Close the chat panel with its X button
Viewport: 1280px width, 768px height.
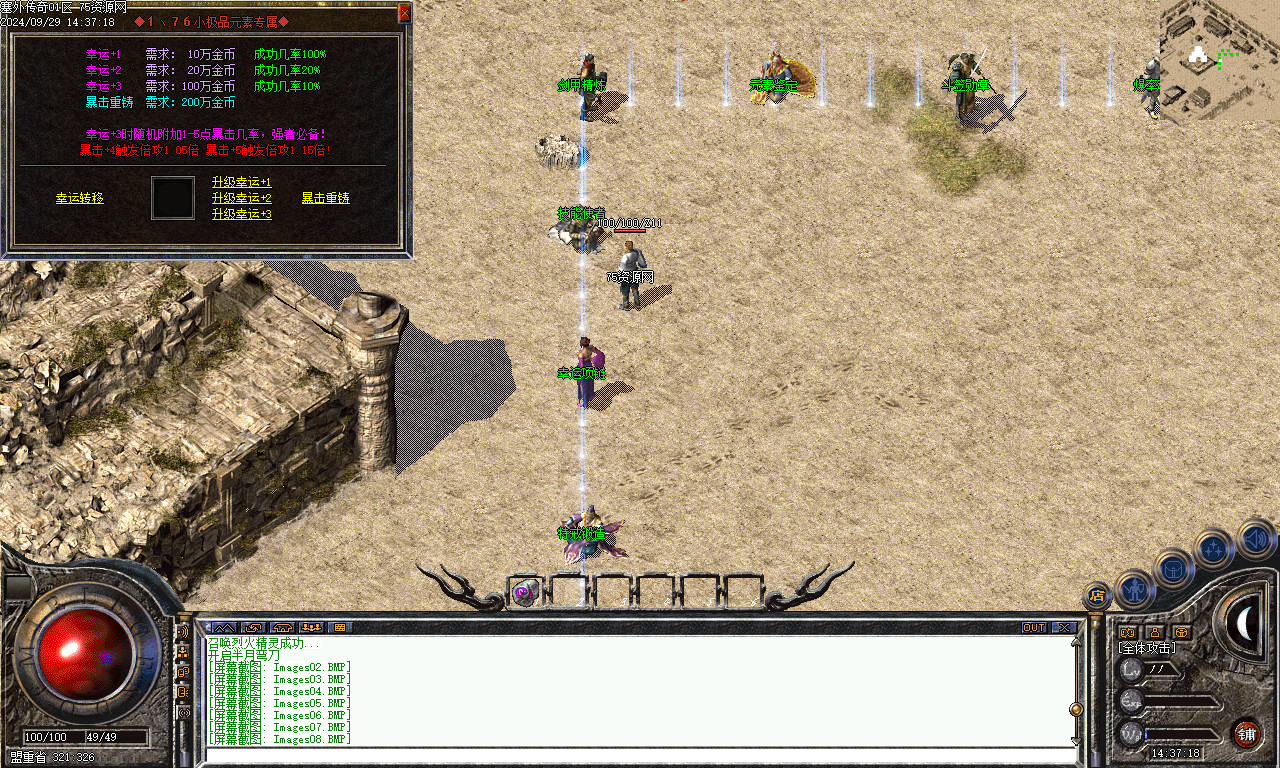coord(1064,628)
